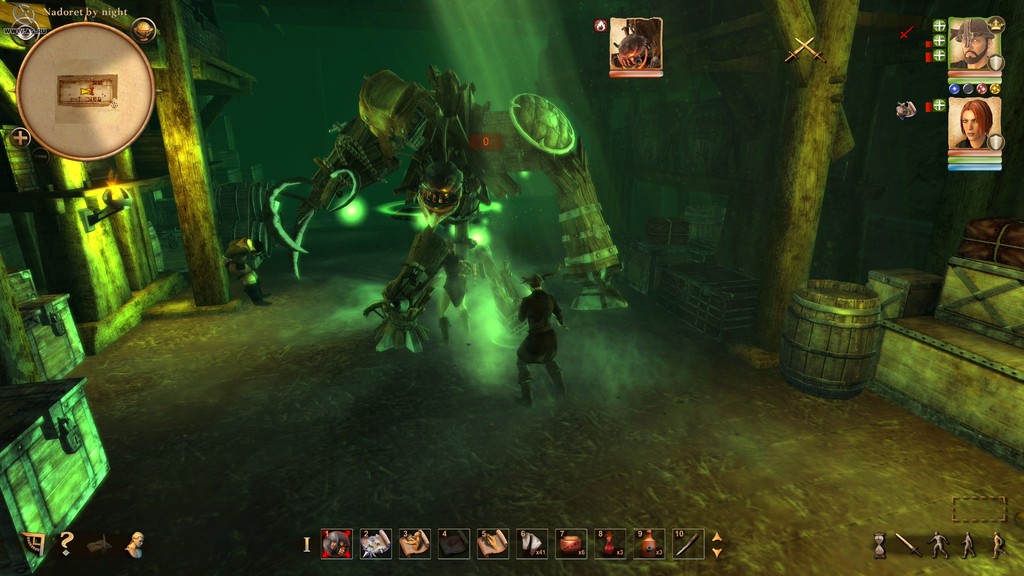Toggle the crossed swords combat icon
The width and height of the screenshot is (1024, 576).
(x=804, y=48)
